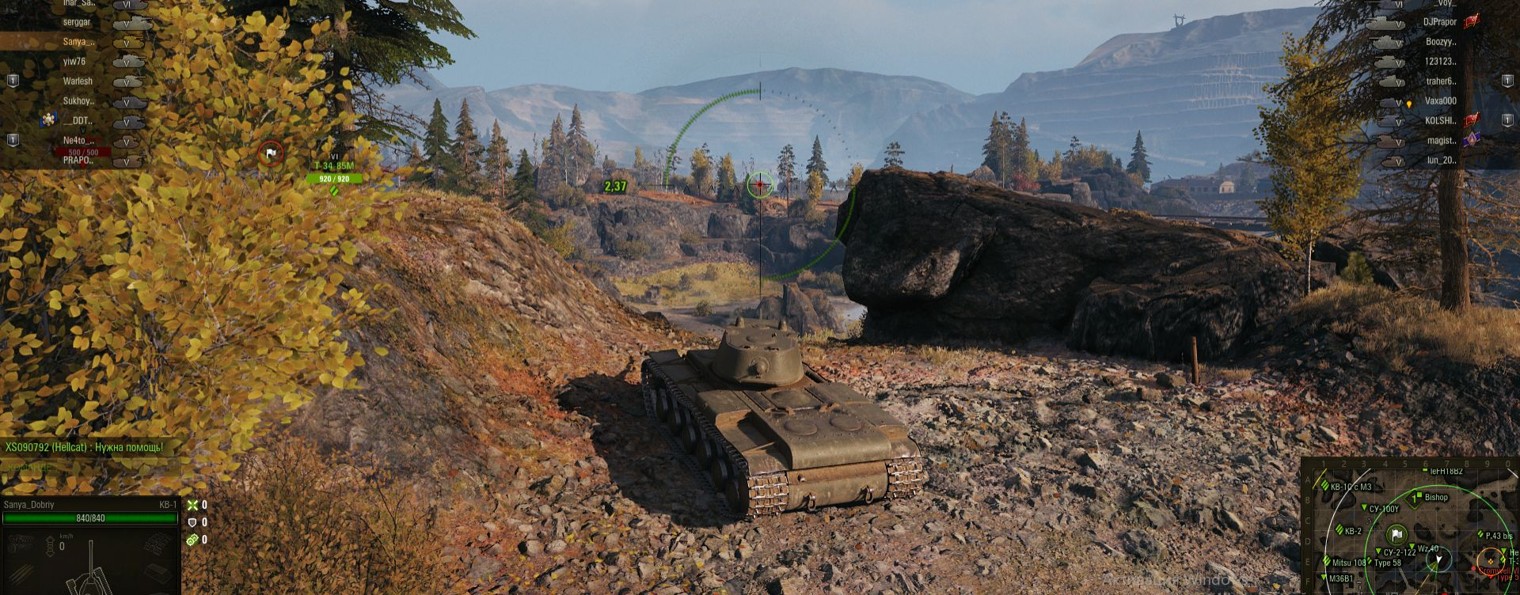Select enemy player DJPrapor in the roster
Viewport: 1520px width, 595px height.
[x=1440, y=21]
